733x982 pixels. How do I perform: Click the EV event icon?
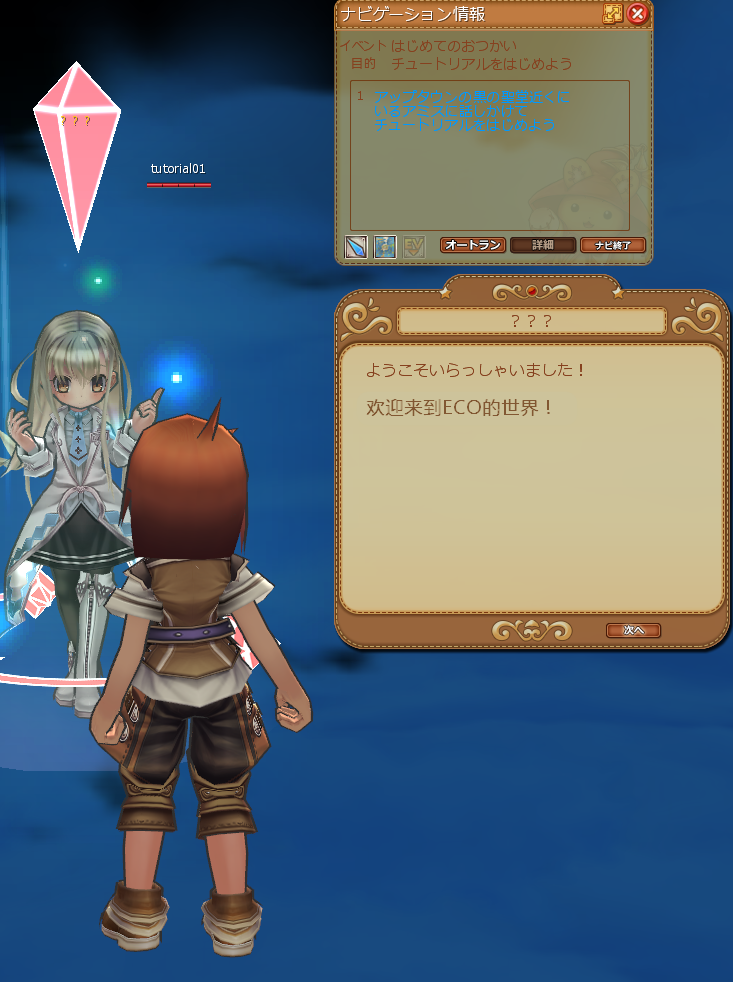(x=414, y=246)
